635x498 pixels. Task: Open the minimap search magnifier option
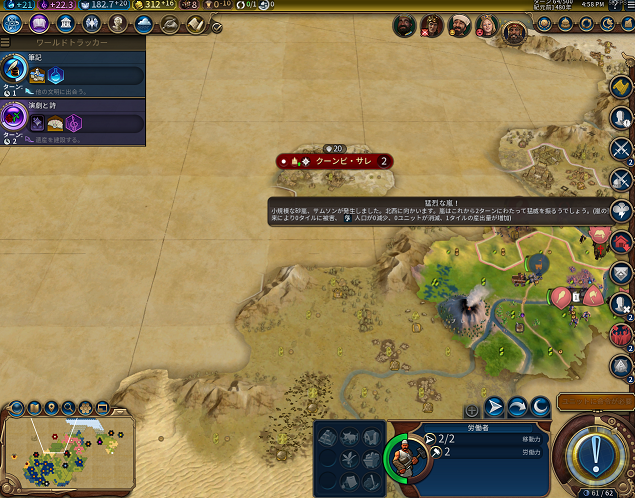coord(68,408)
